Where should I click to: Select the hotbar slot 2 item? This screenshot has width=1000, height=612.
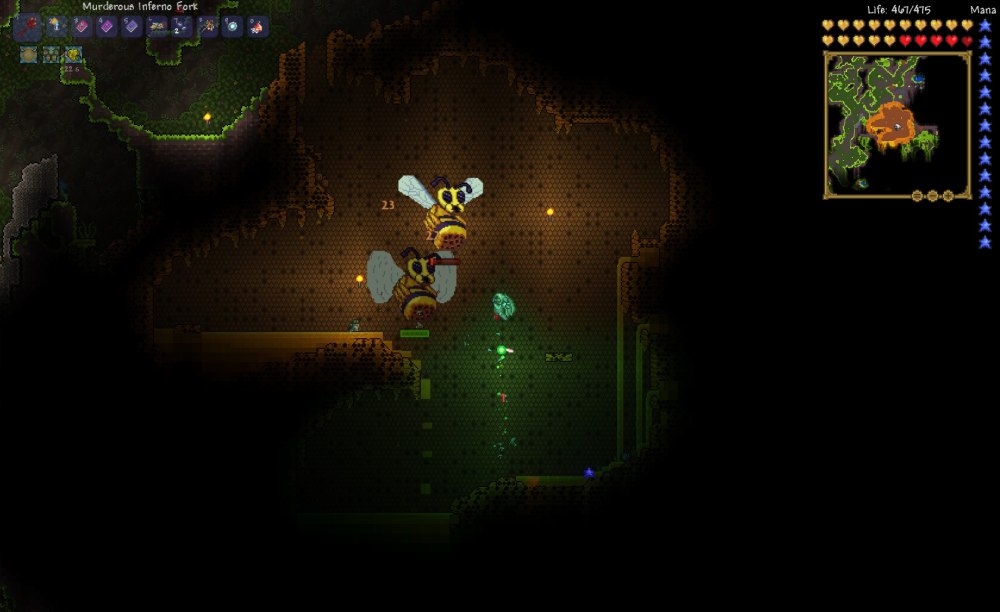coord(57,27)
